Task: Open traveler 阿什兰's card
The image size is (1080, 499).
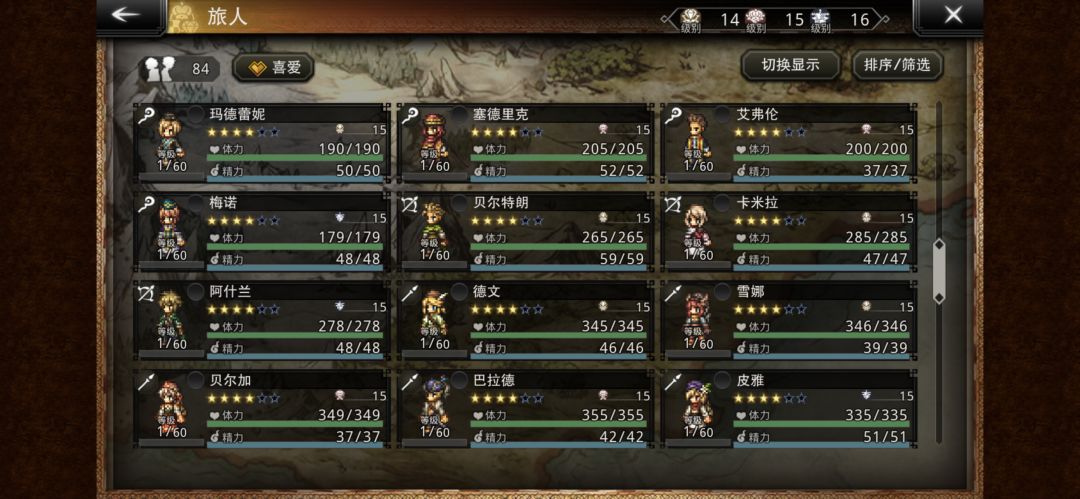Action: point(262,320)
